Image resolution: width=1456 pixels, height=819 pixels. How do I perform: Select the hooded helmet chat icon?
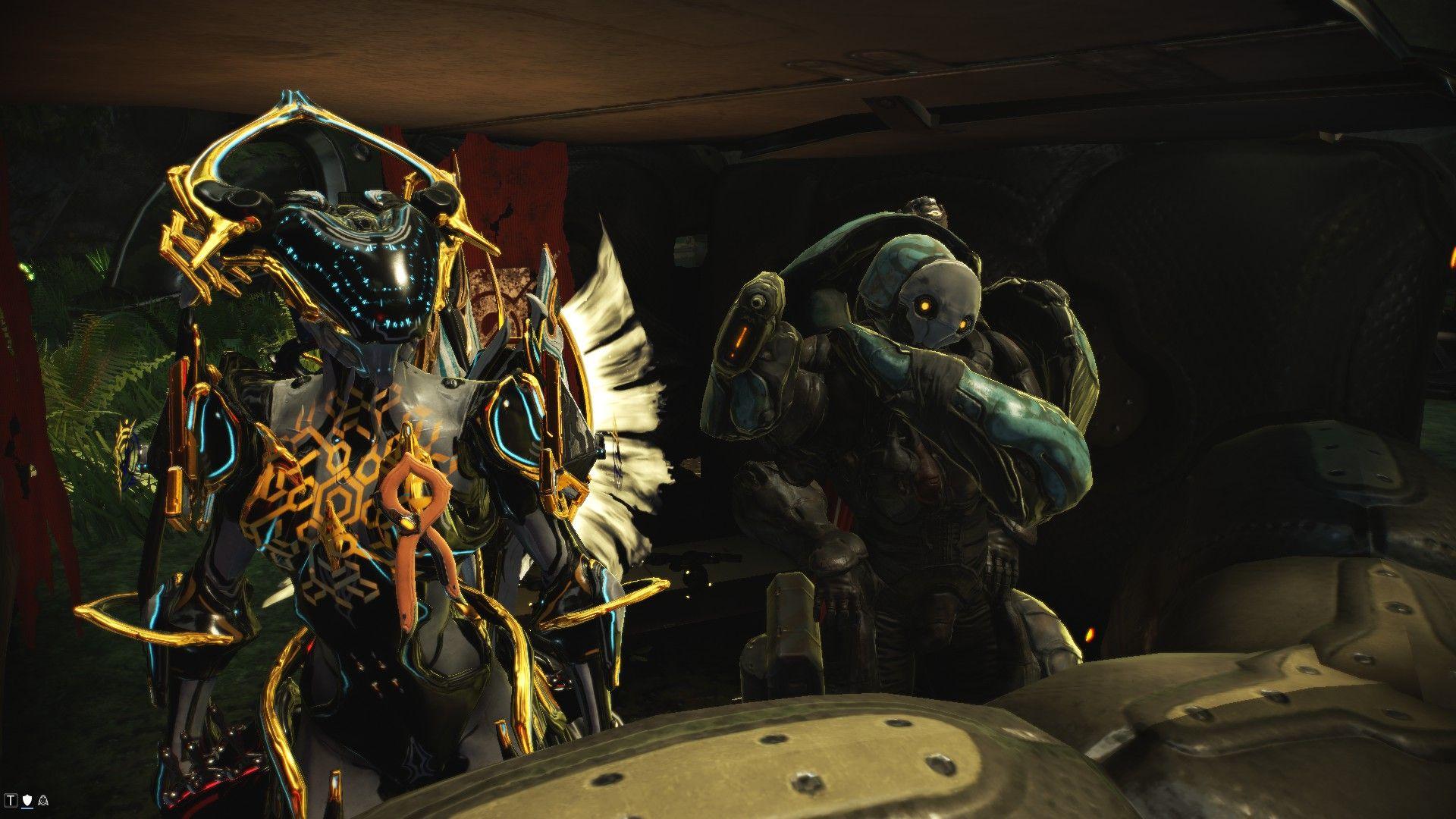point(42,799)
